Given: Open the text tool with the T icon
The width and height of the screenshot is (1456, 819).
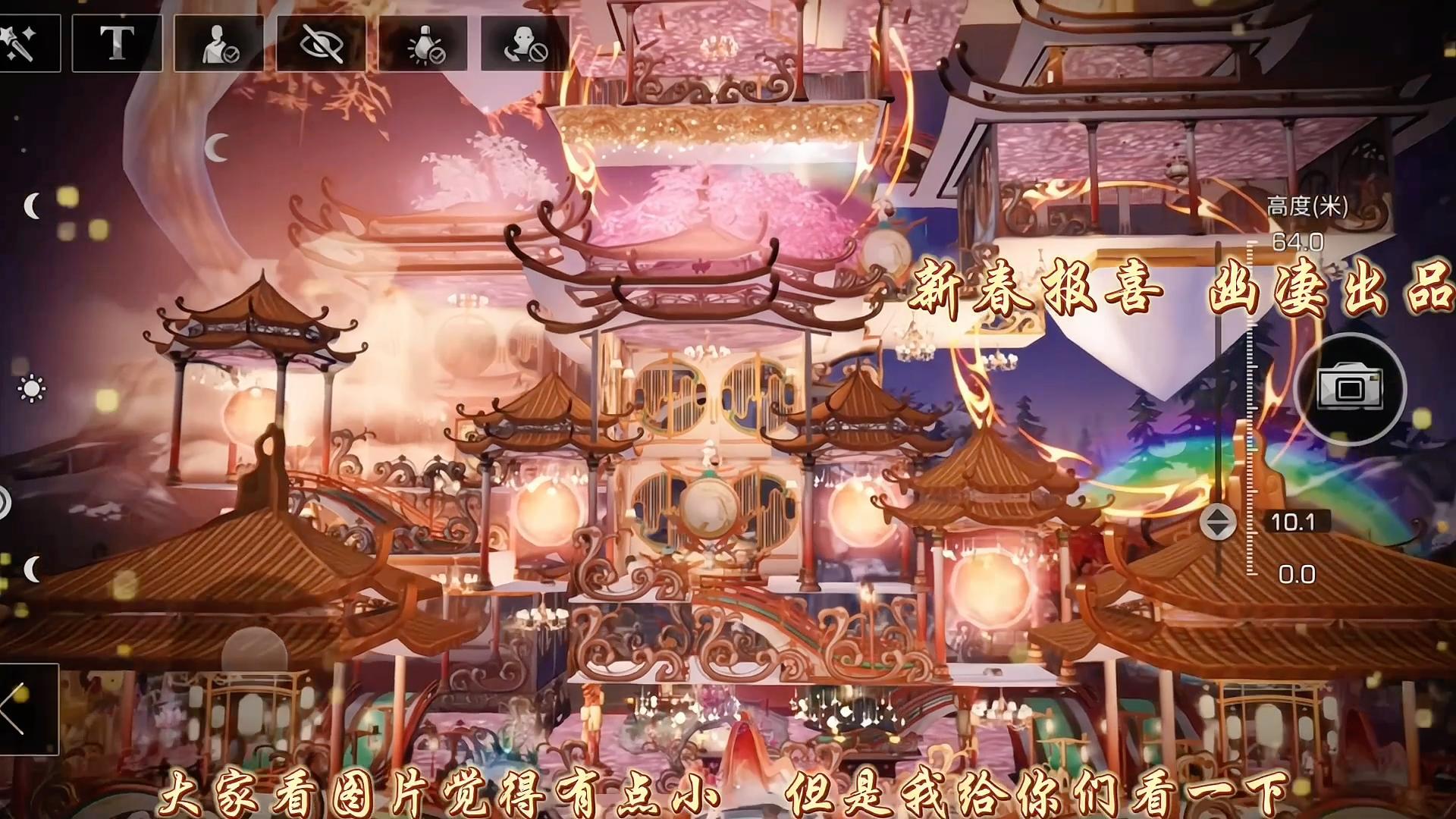Looking at the screenshot, I should (118, 43).
